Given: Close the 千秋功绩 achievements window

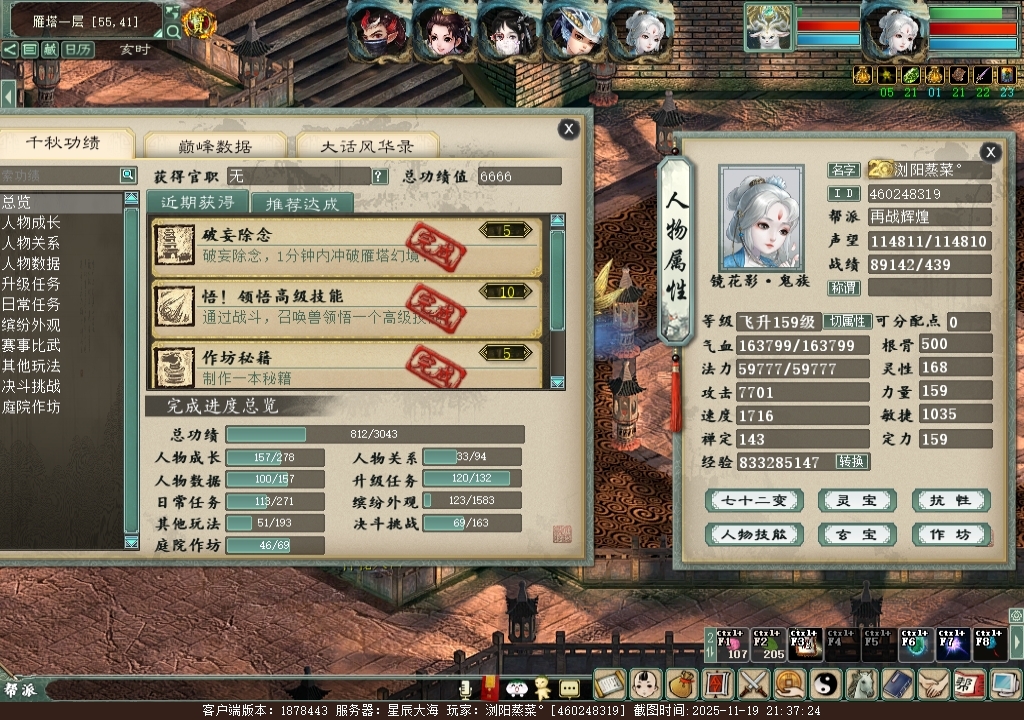Looking at the screenshot, I should 568,129.
